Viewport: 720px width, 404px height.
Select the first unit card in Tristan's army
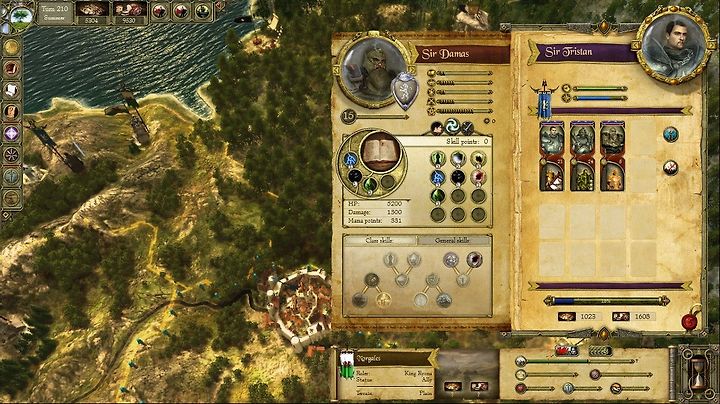pyautogui.click(x=552, y=139)
